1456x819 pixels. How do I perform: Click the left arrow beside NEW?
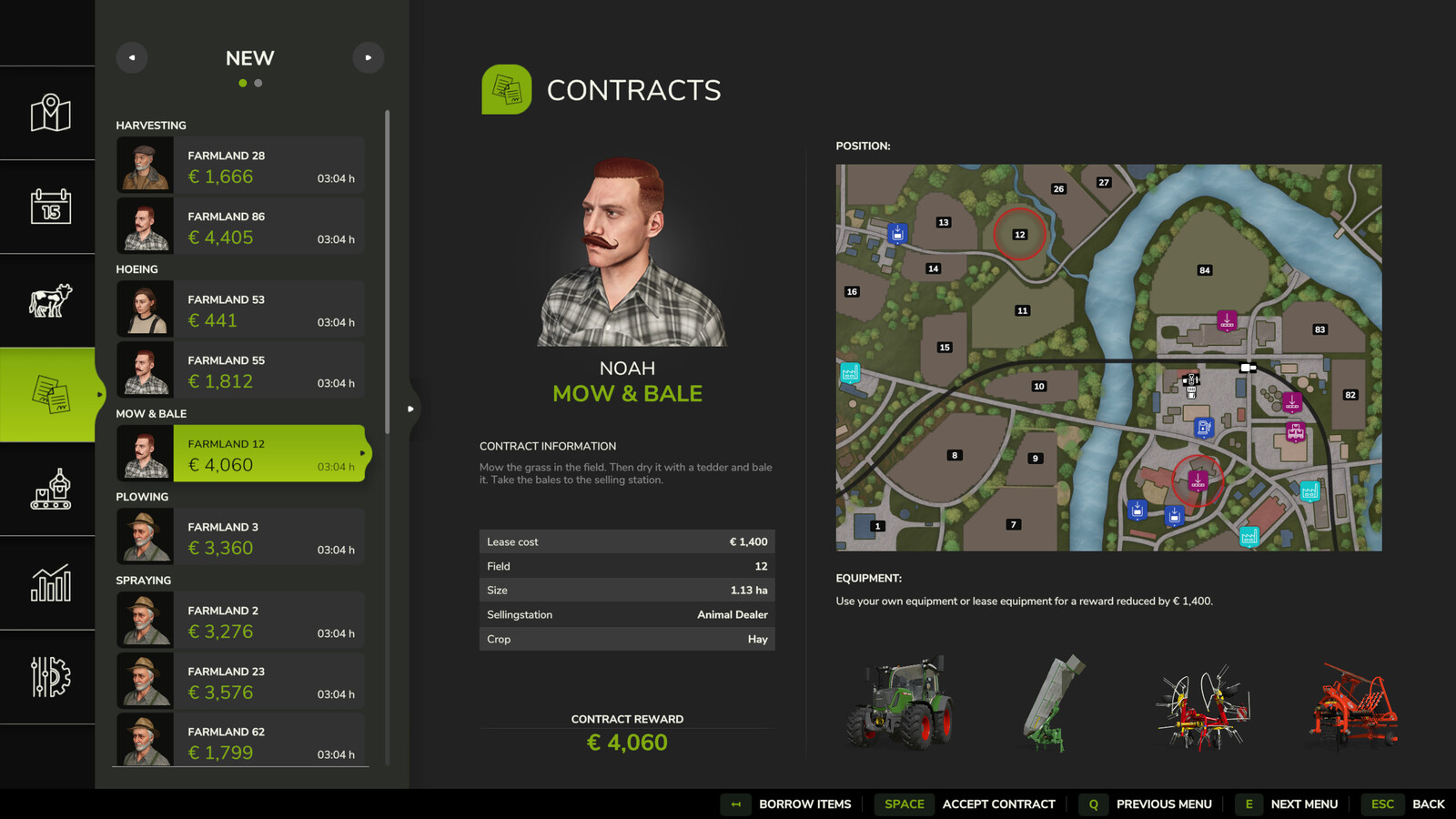click(x=132, y=57)
